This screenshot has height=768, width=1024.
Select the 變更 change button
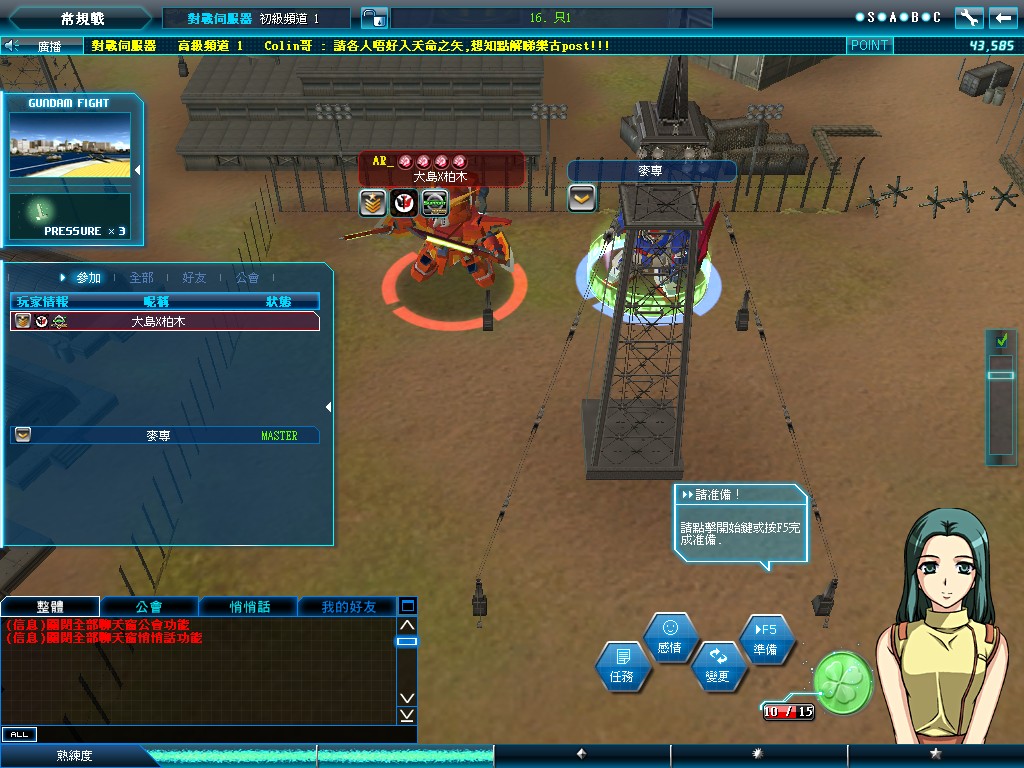click(717, 666)
